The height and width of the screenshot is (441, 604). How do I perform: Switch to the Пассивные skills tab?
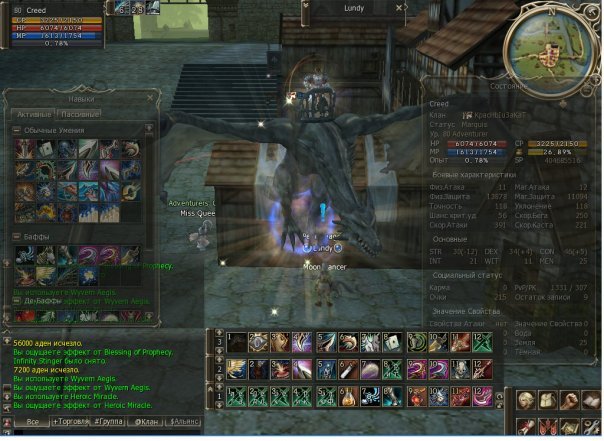pyautogui.click(x=79, y=113)
